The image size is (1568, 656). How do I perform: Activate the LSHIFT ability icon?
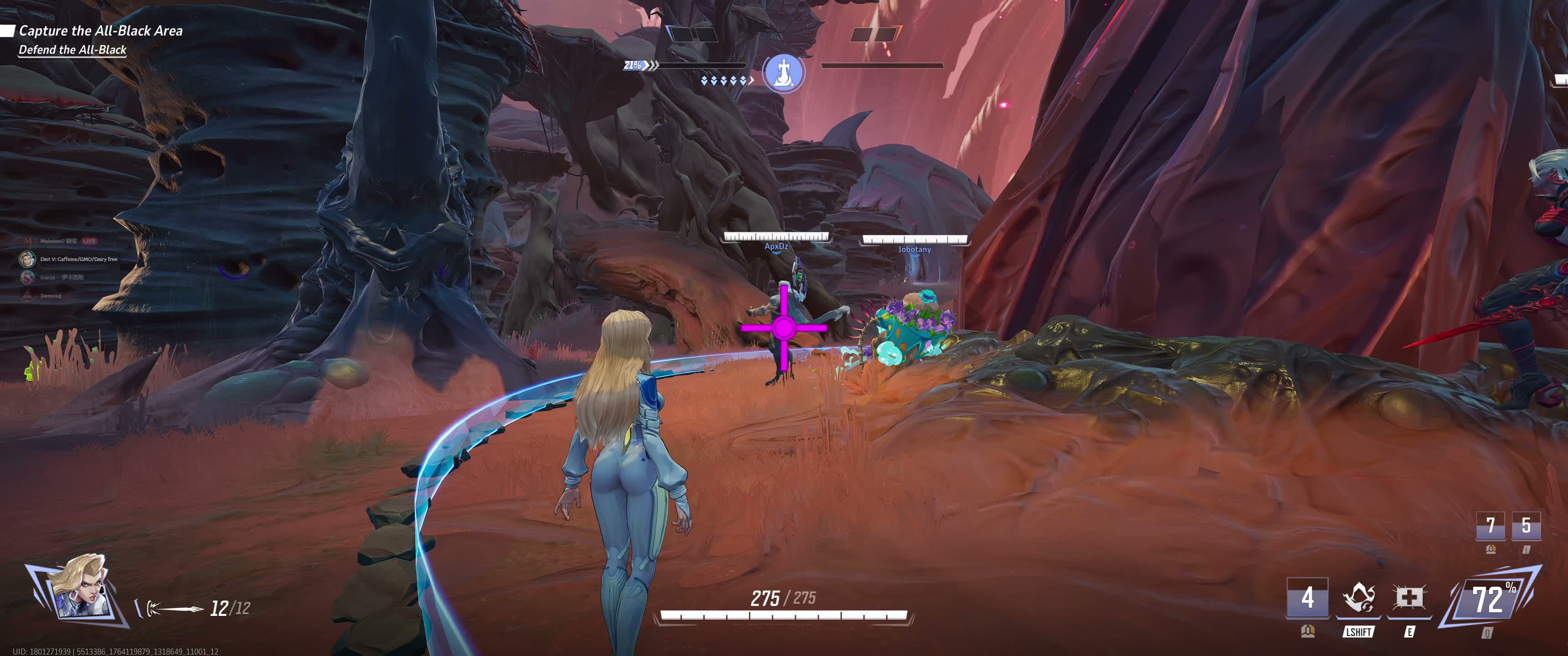pyautogui.click(x=1358, y=598)
